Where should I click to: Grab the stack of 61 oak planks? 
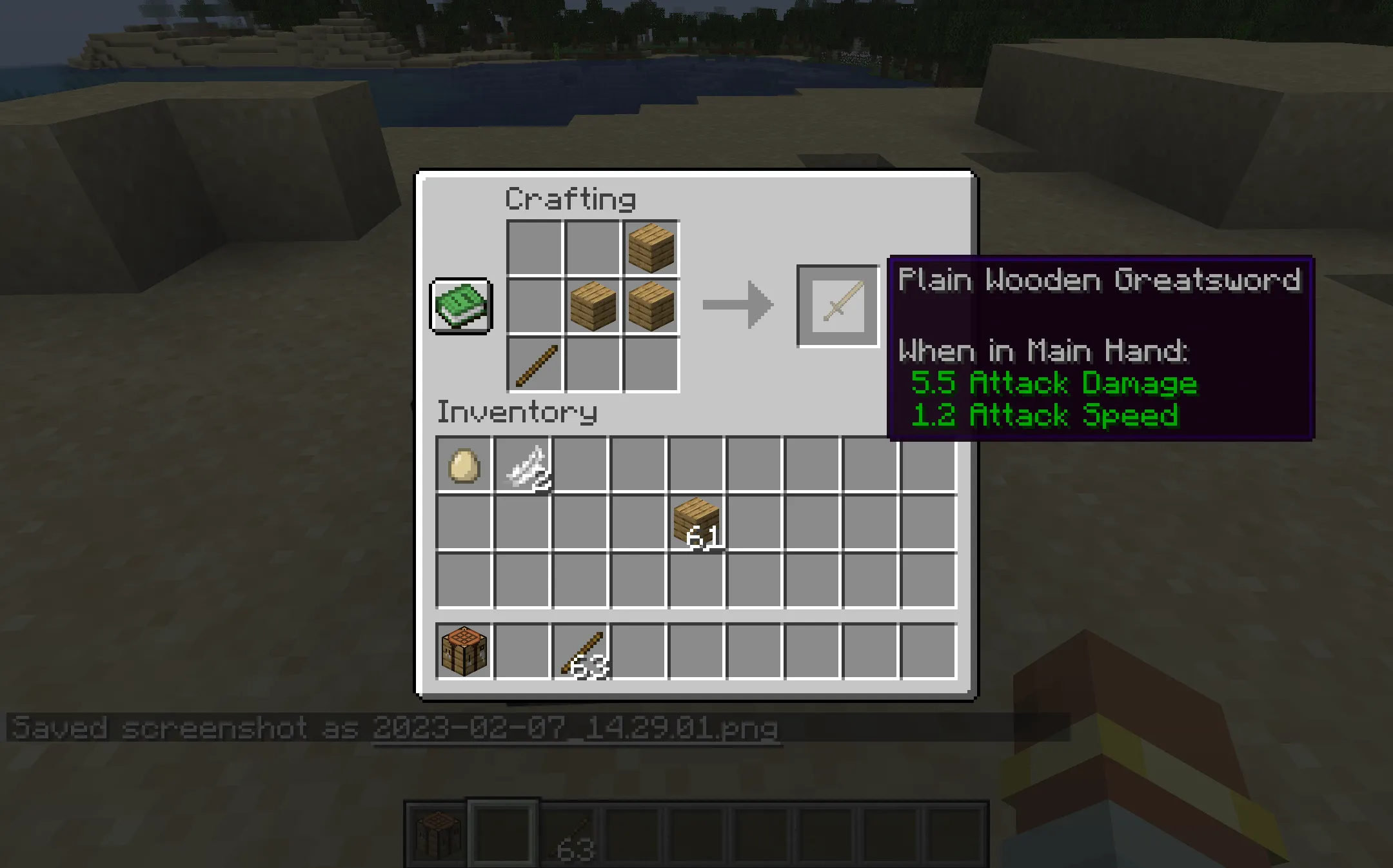(696, 522)
